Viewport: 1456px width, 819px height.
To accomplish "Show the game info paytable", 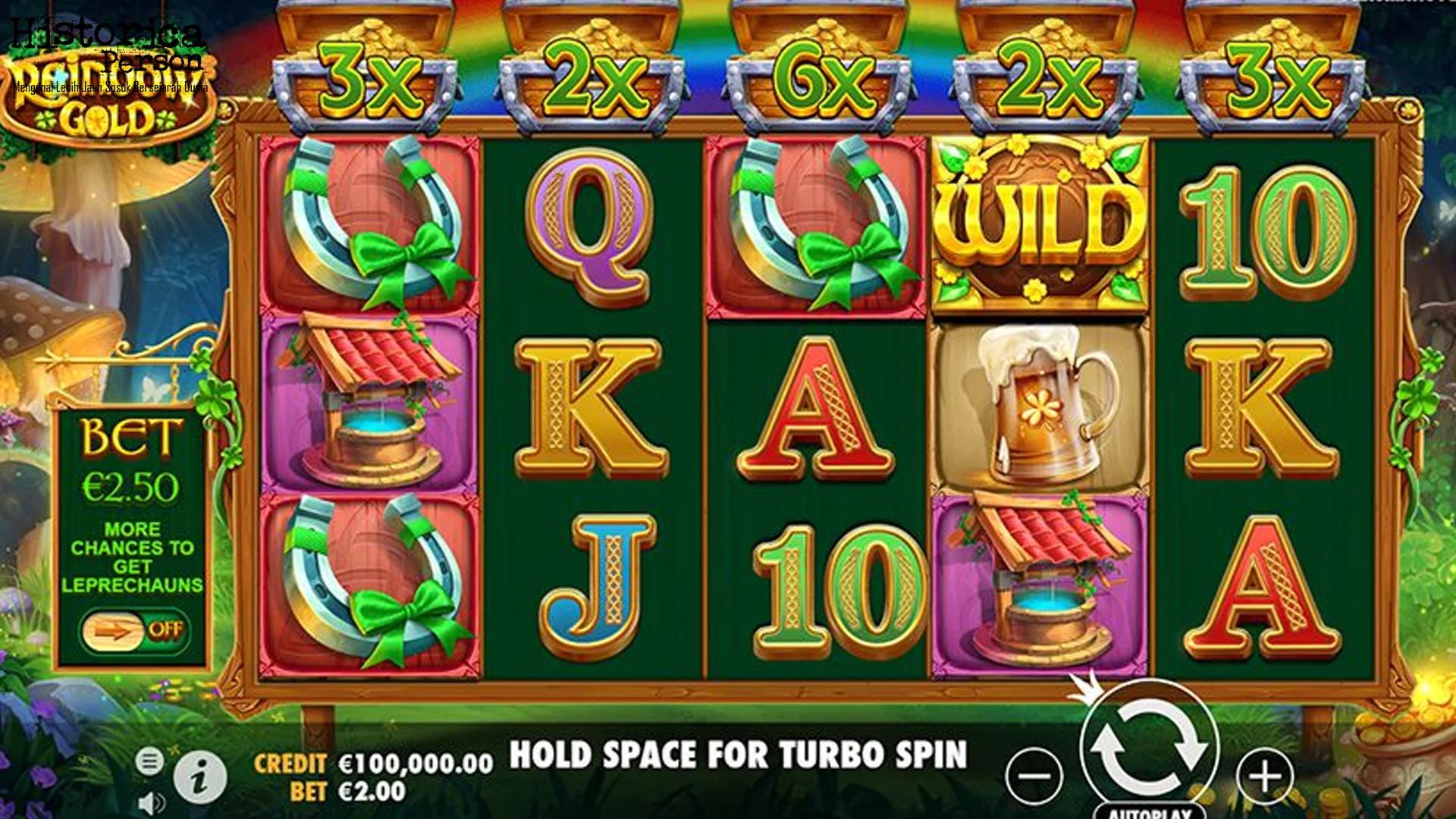I will [x=199, y=778].
